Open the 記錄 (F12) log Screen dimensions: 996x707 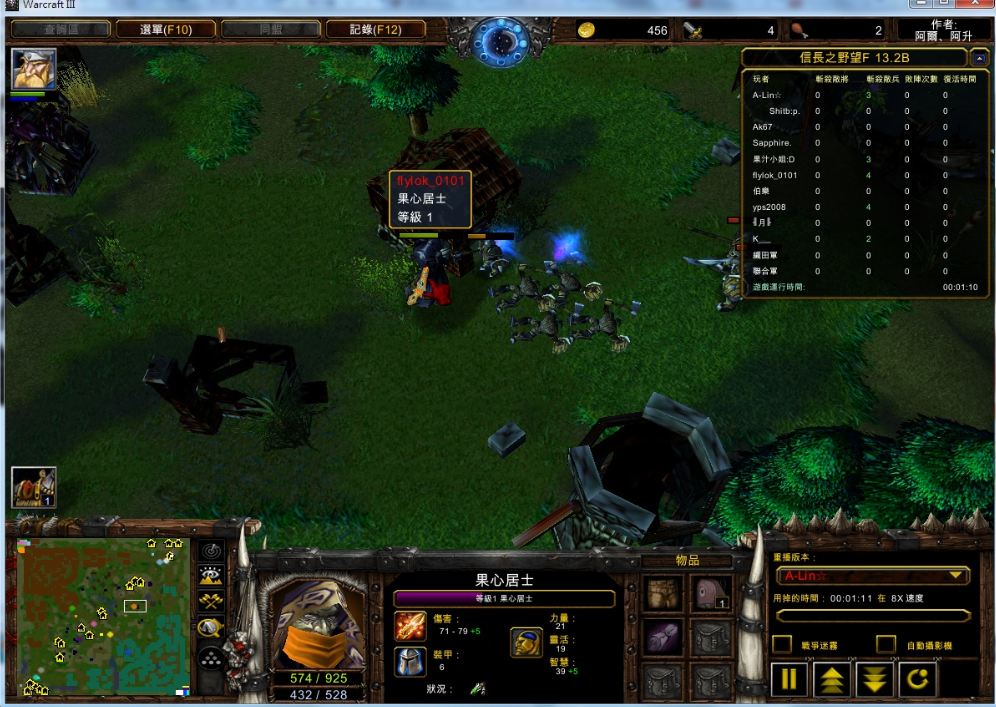point(375,30)
